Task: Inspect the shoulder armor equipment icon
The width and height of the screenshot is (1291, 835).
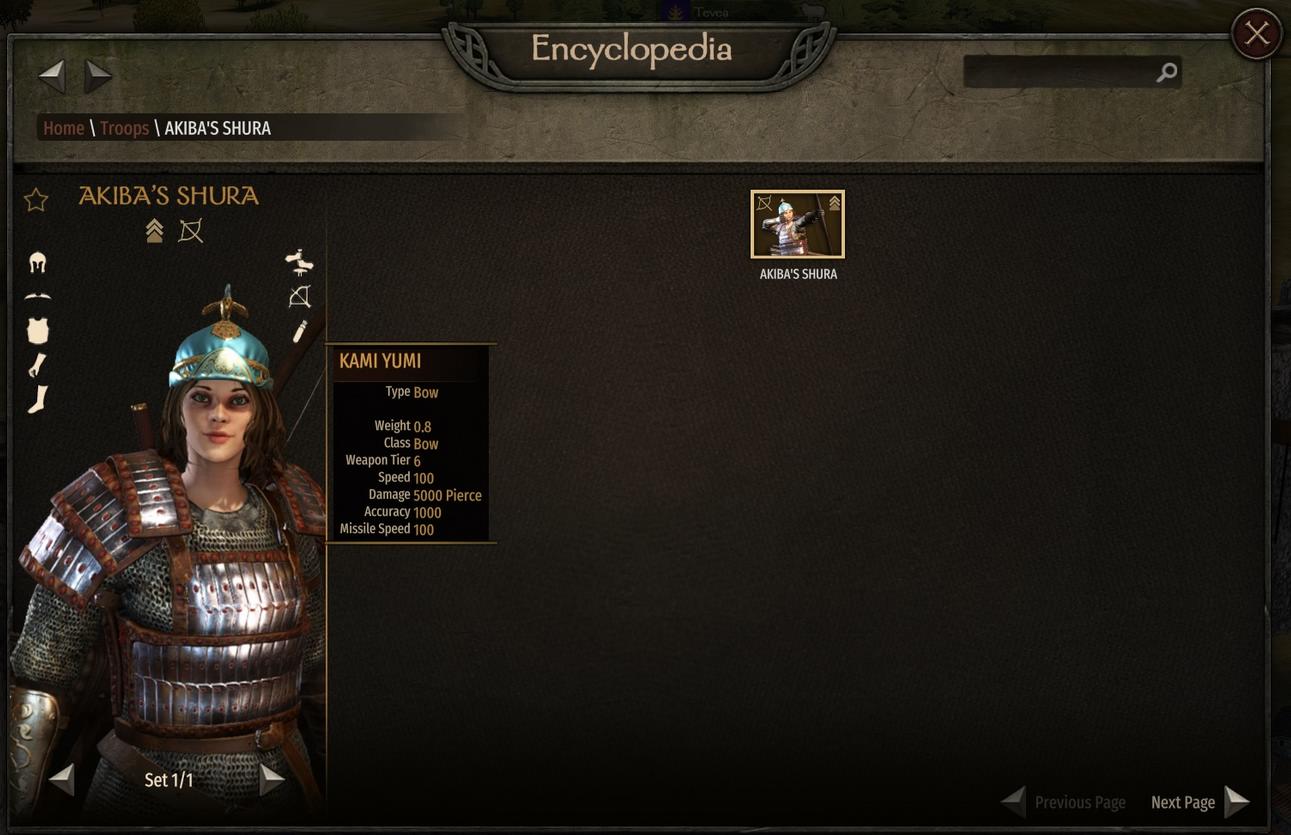Action: tap(38, 296)
